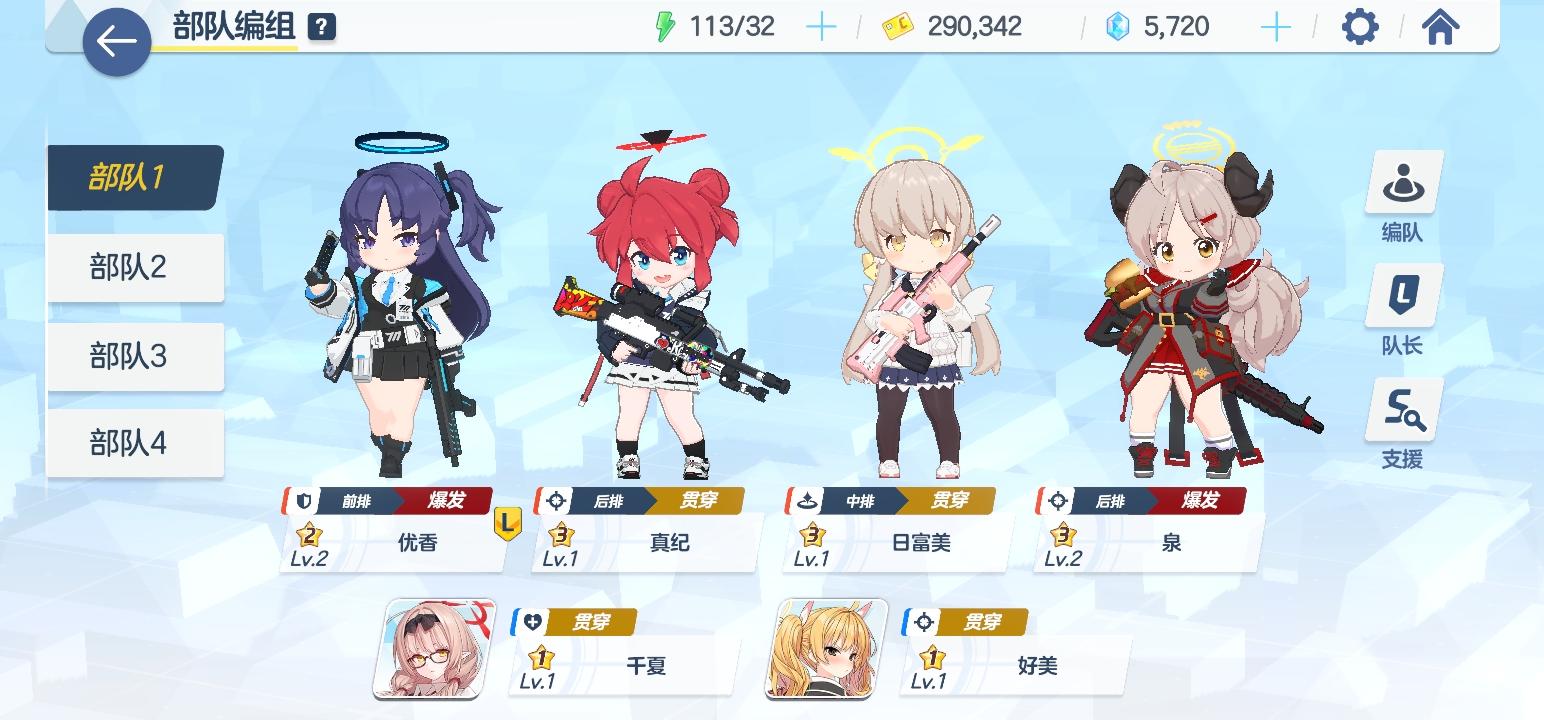
Task: Click the leader L badge on 优香
Action: pyautogui.click(x=507, y=522)
